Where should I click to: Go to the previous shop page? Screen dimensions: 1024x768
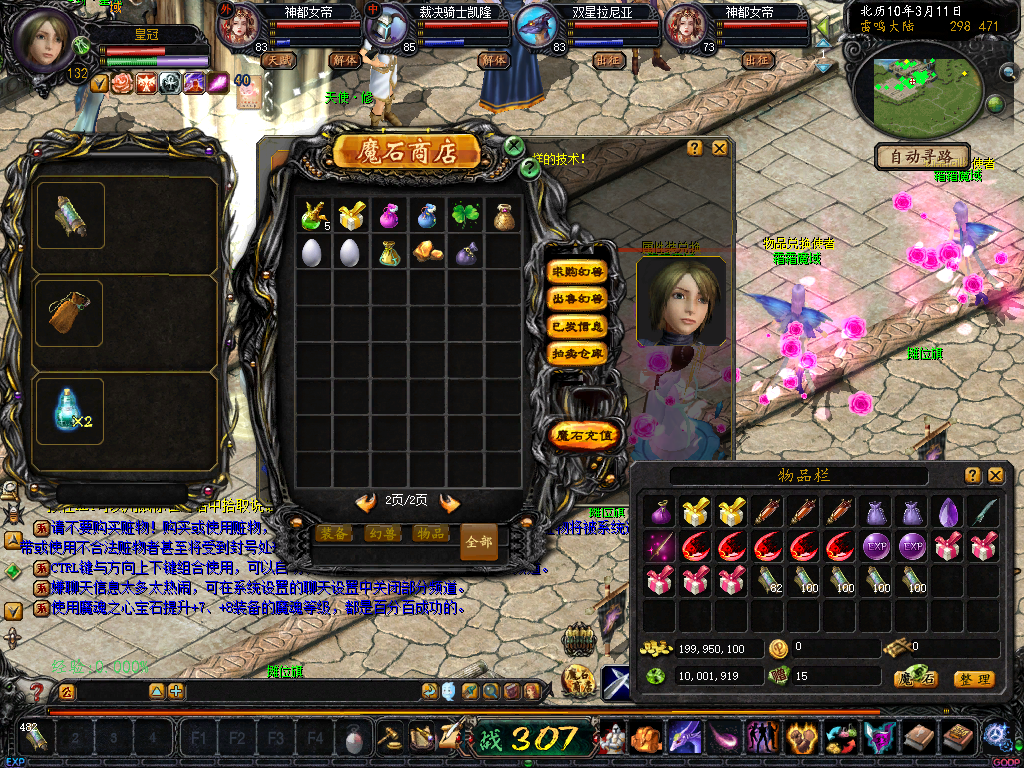point(366,502)
